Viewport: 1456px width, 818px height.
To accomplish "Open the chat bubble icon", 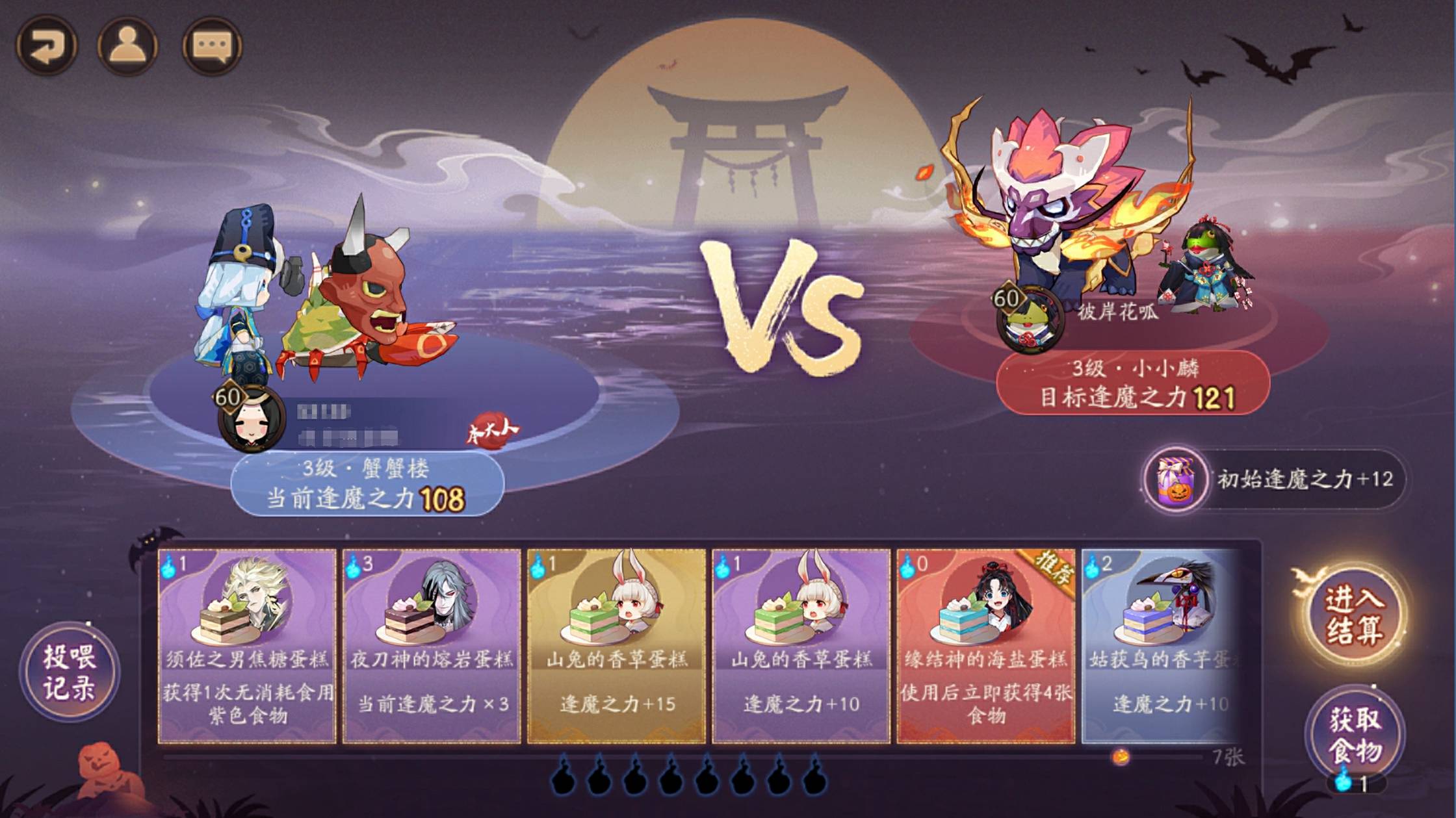I will coord(214,45).
